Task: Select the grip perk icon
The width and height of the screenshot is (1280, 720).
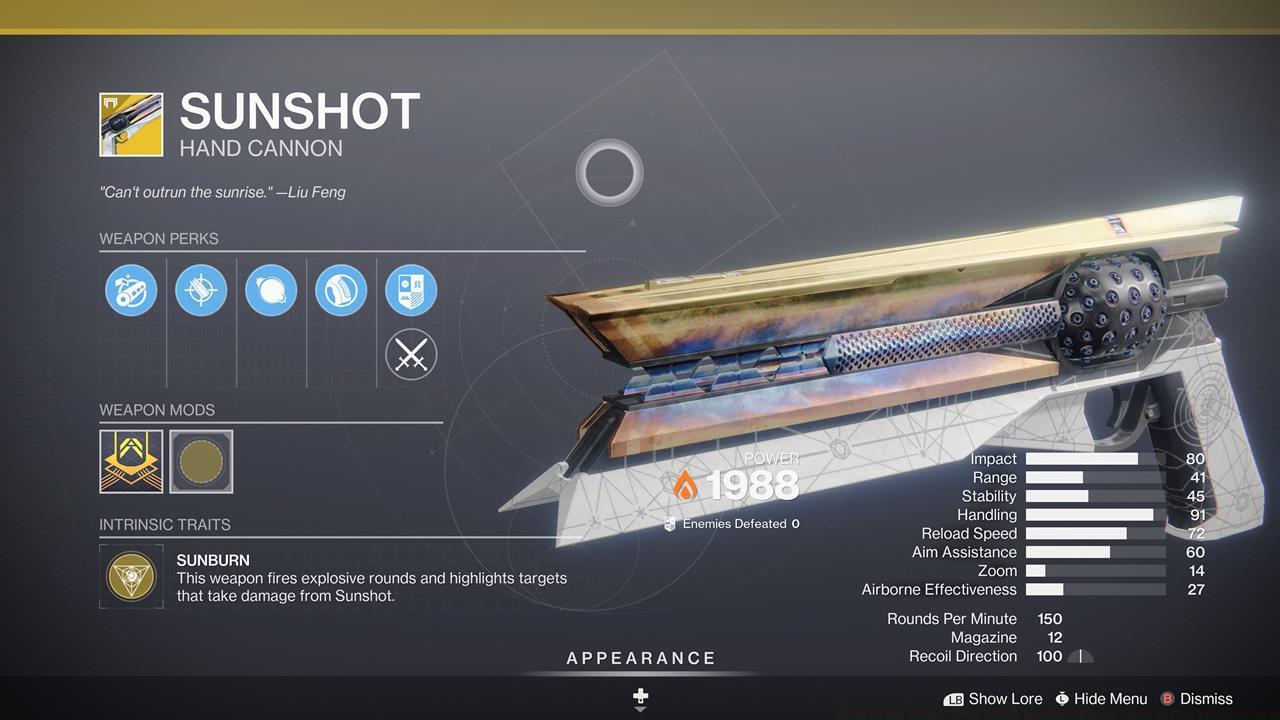Action: point(341,290)
